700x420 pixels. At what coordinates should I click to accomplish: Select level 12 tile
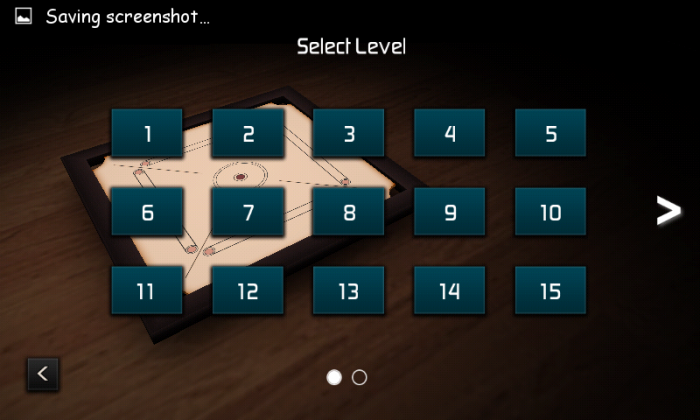tap(248, 291)
